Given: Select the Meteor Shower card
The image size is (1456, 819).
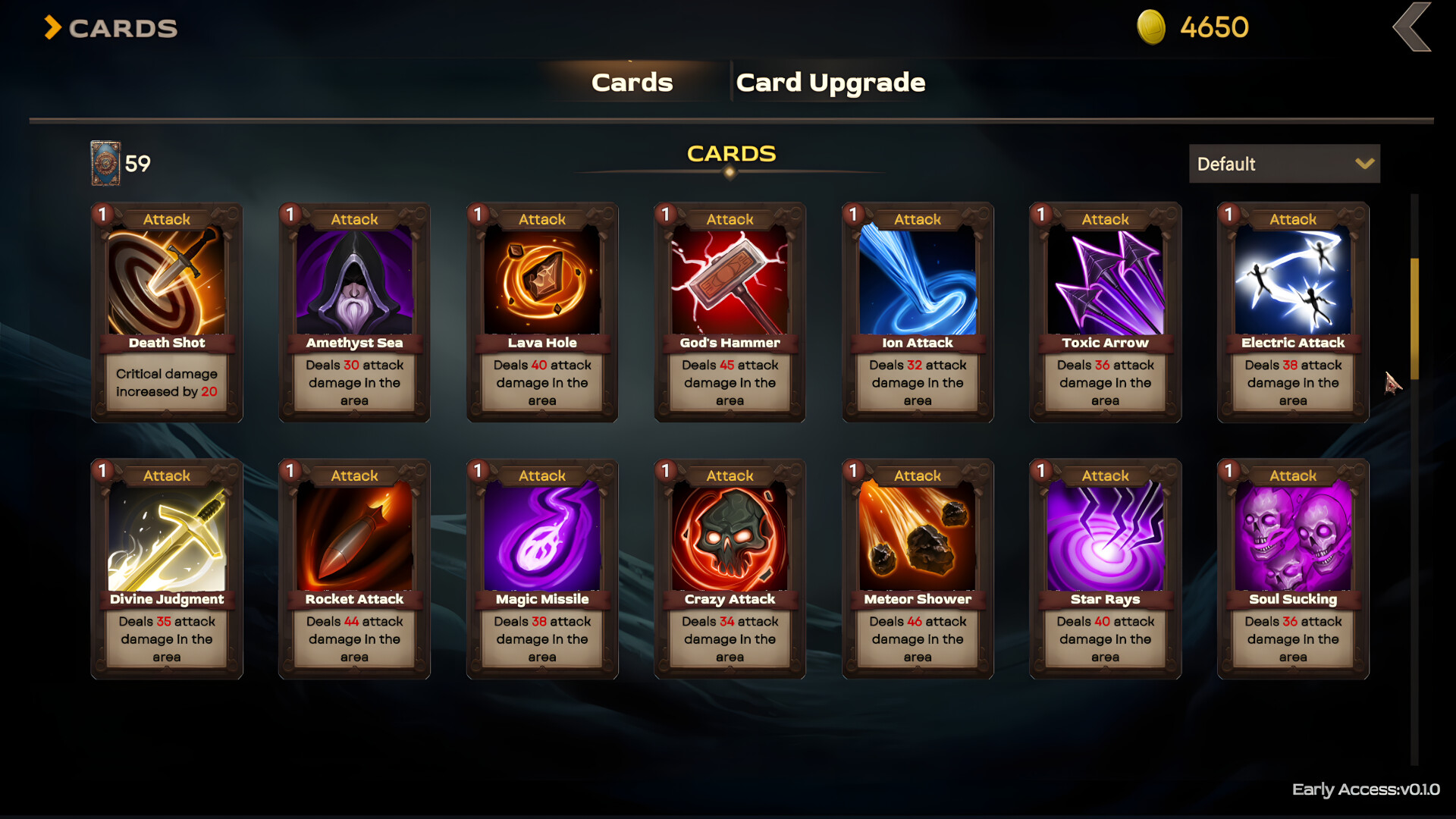Looking at the screenshot, I should pos(916,567).
